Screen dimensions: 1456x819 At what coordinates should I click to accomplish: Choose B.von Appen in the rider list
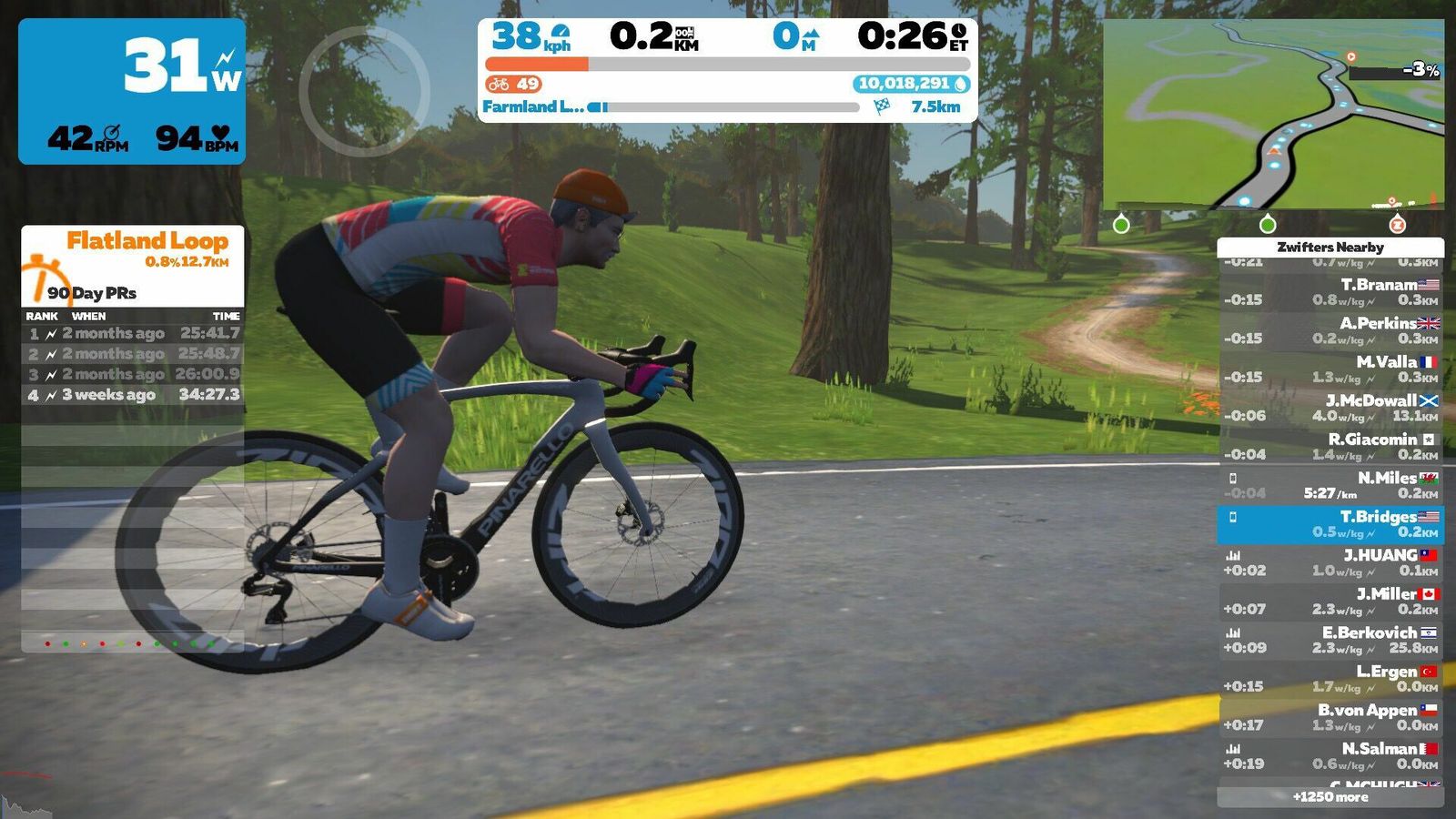[x=1330, y=717]
